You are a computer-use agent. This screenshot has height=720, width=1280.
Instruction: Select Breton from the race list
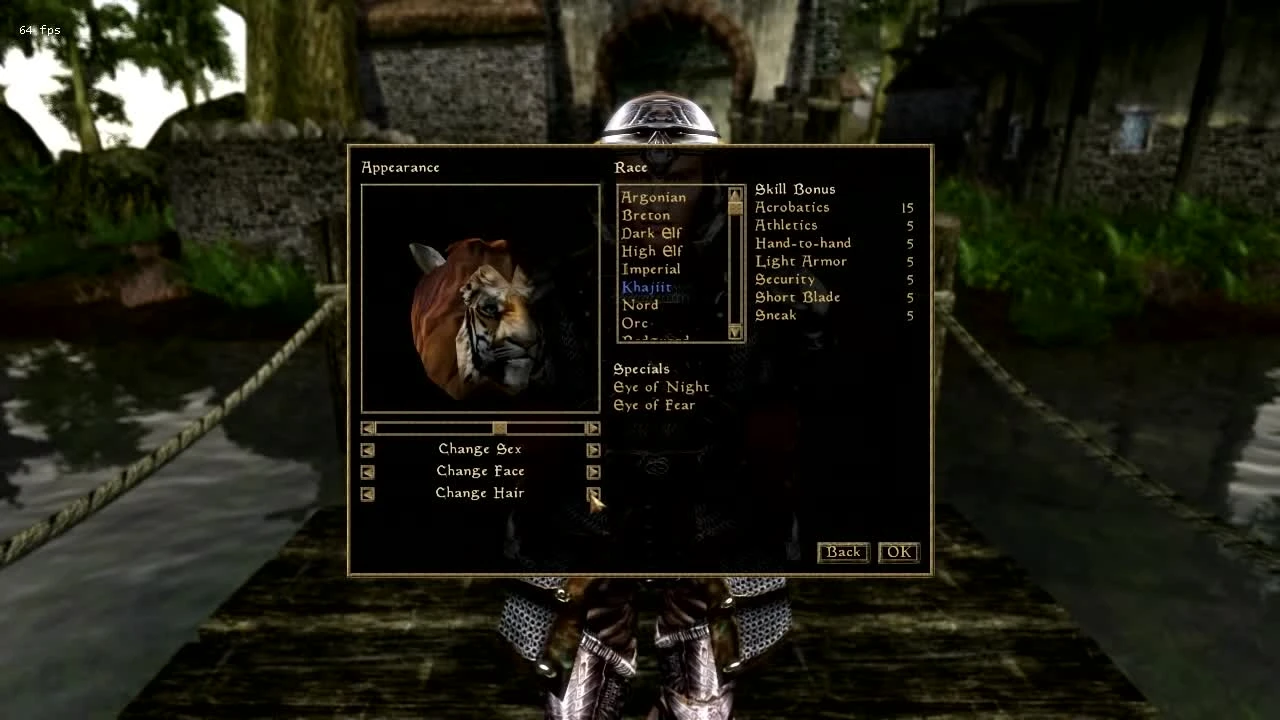tap(645, 215)
